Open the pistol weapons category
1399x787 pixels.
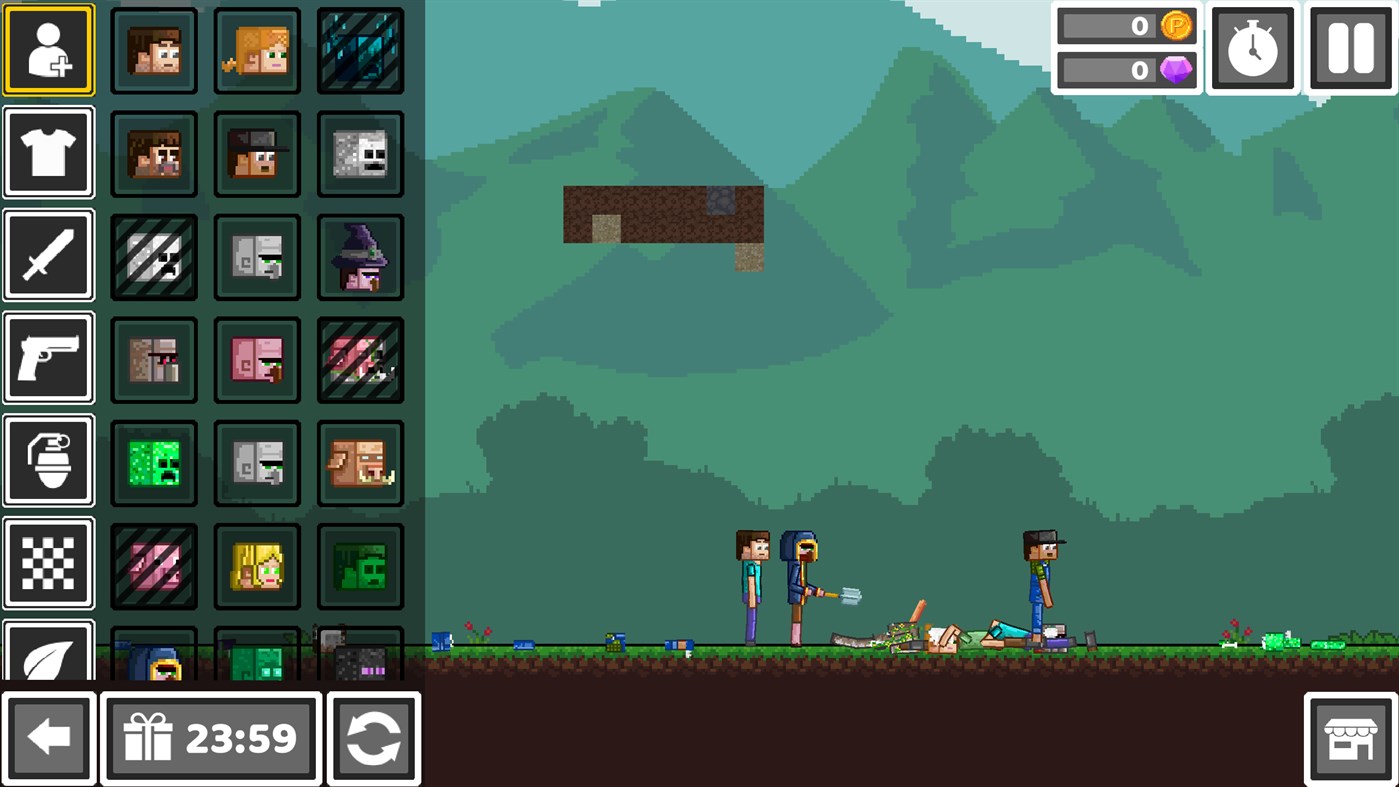click(x=48, y=357)
